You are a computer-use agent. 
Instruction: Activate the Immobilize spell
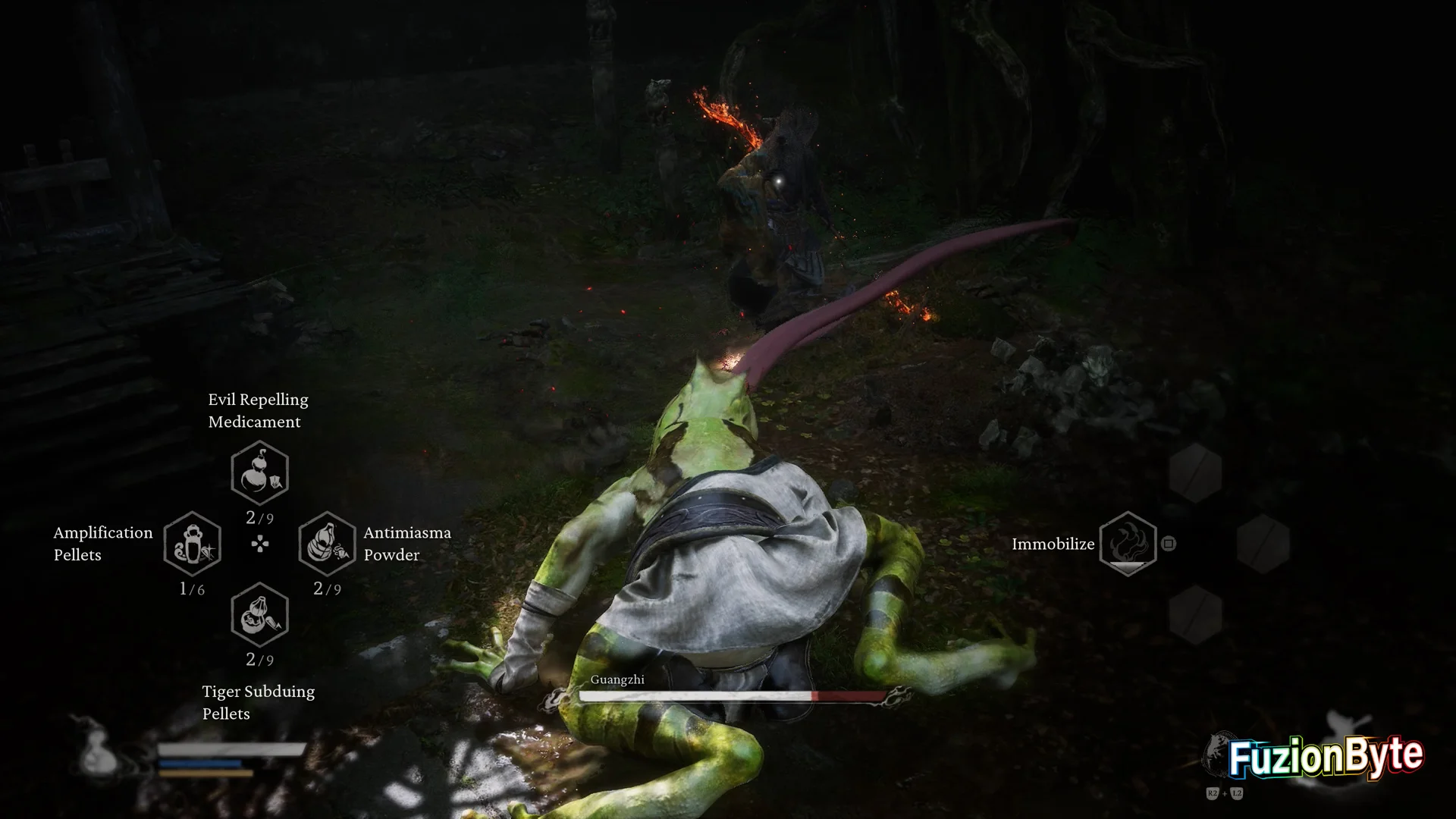coord(1128,543)
